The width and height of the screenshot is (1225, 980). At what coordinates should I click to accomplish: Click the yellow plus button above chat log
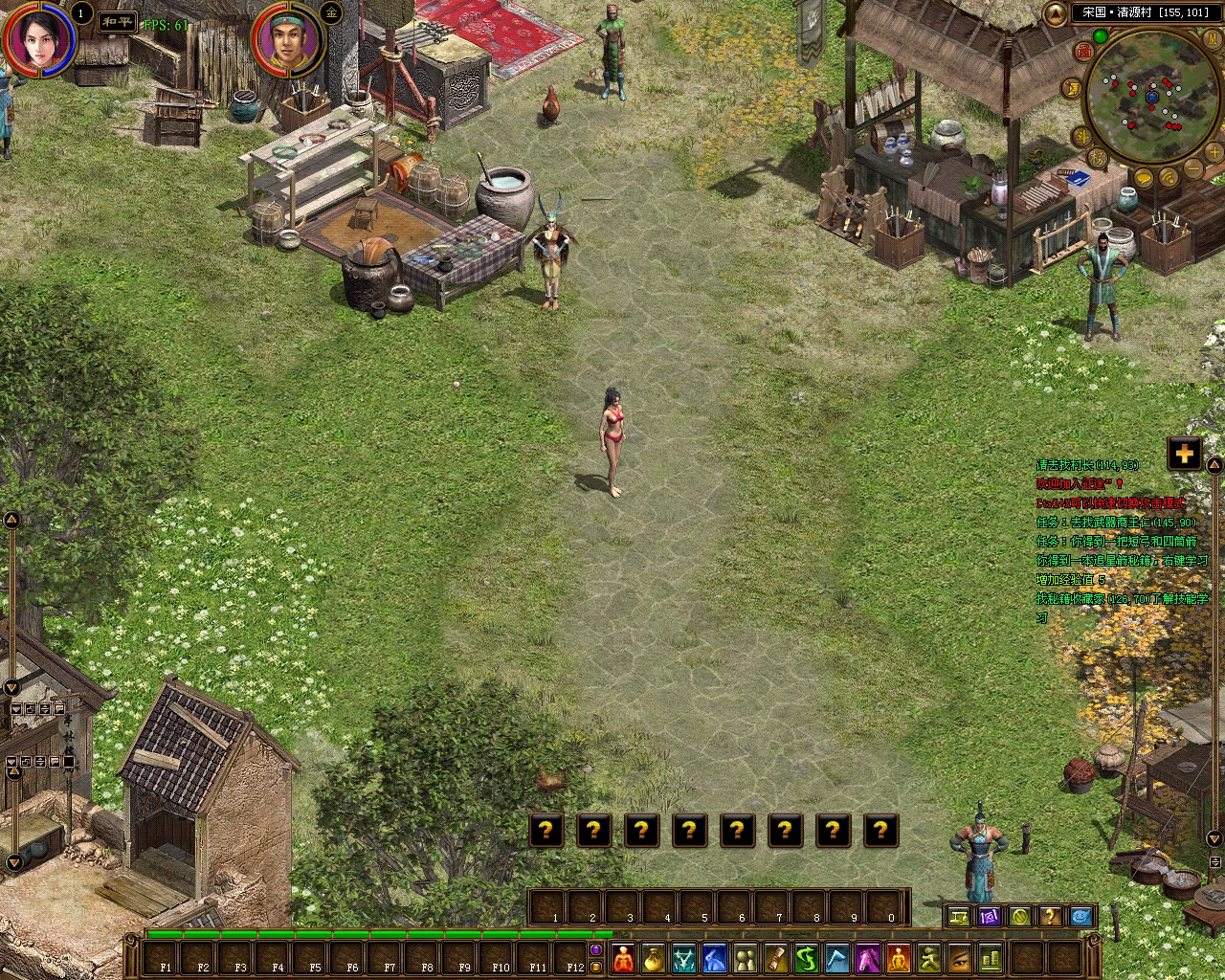pos(1184,454)
